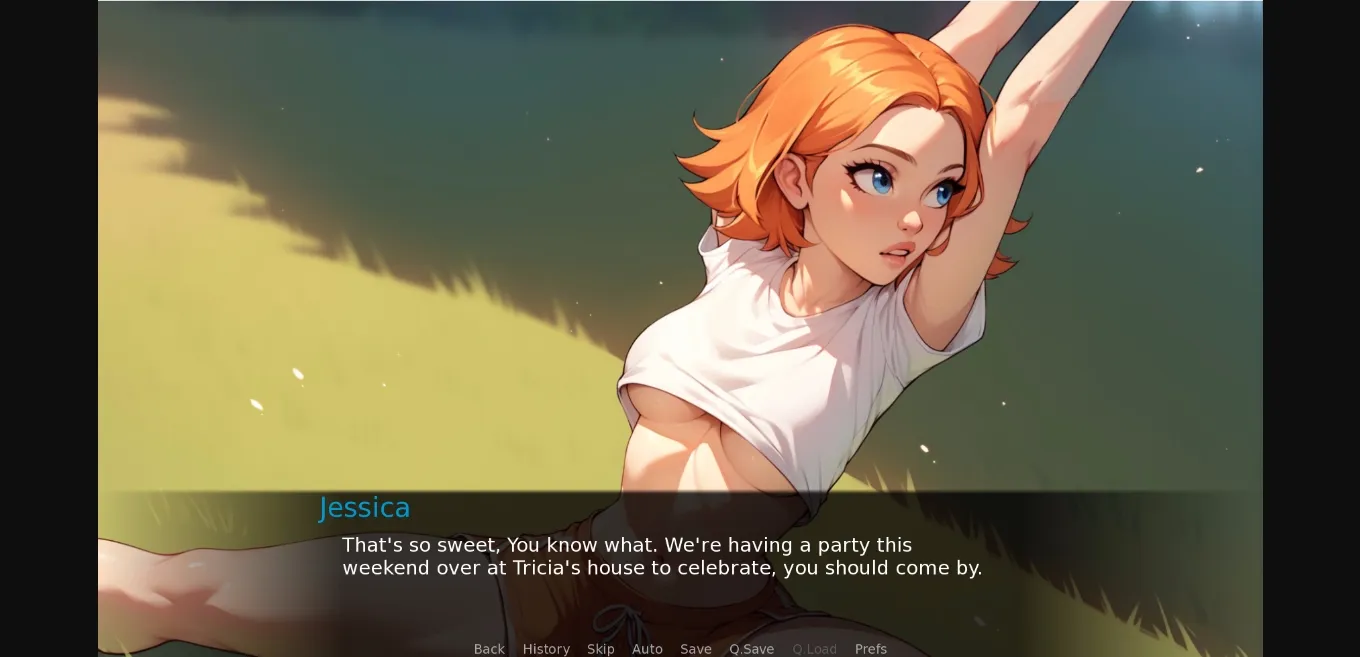Quick load using the Q.Load button

point(814,649)
